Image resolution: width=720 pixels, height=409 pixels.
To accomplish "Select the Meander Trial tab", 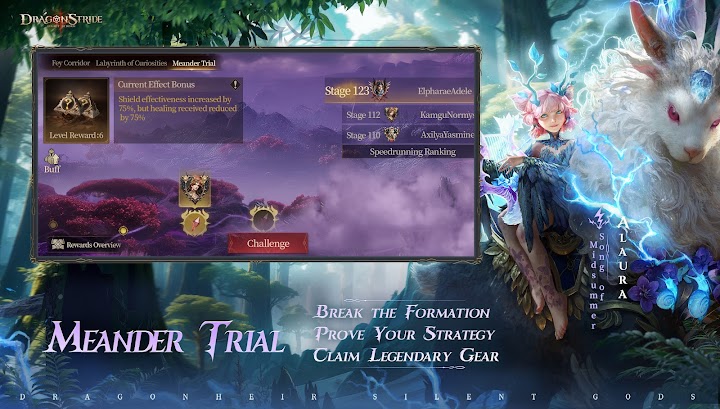I will click(194, 62).
